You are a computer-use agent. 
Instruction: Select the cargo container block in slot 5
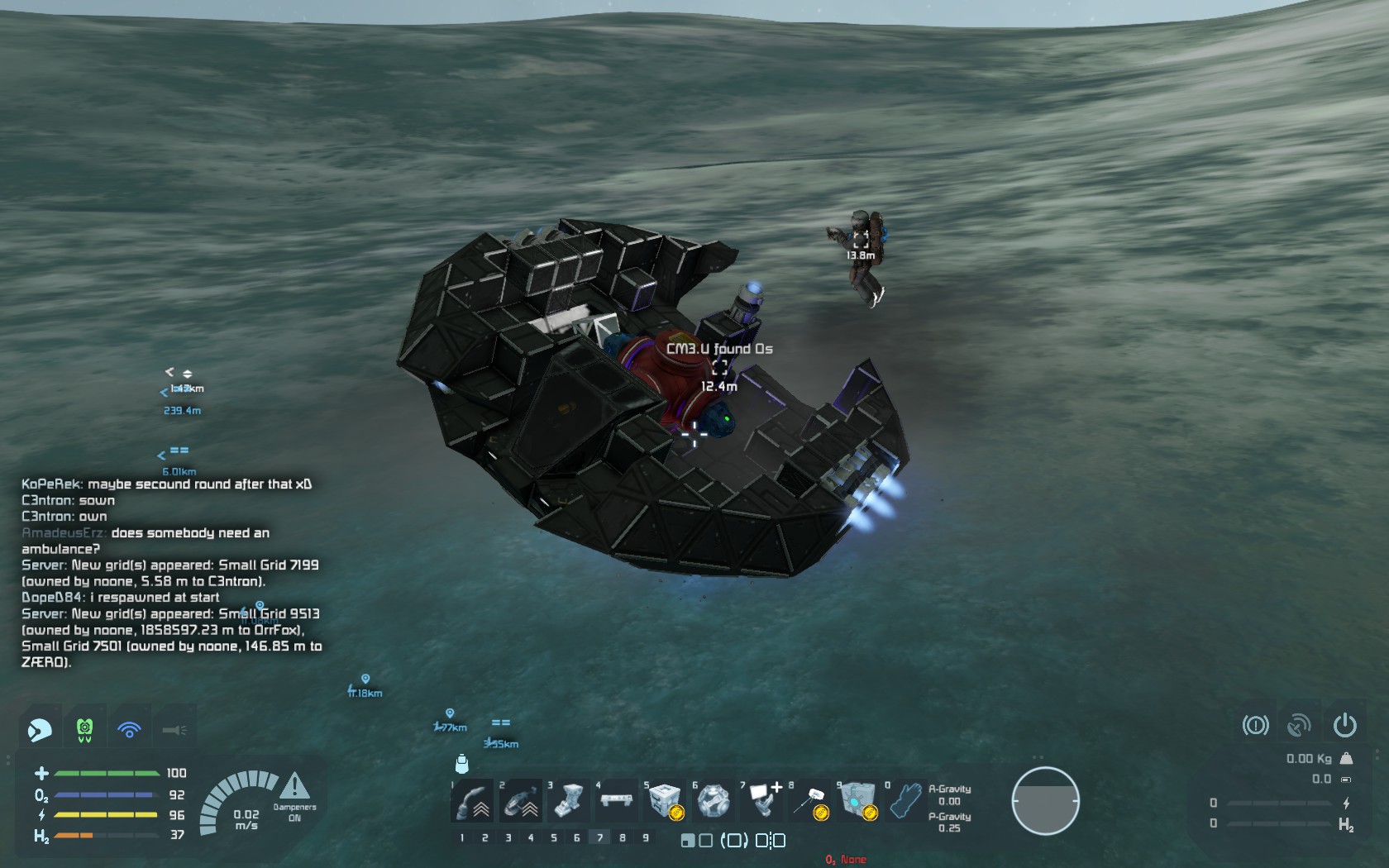(665, 801)
